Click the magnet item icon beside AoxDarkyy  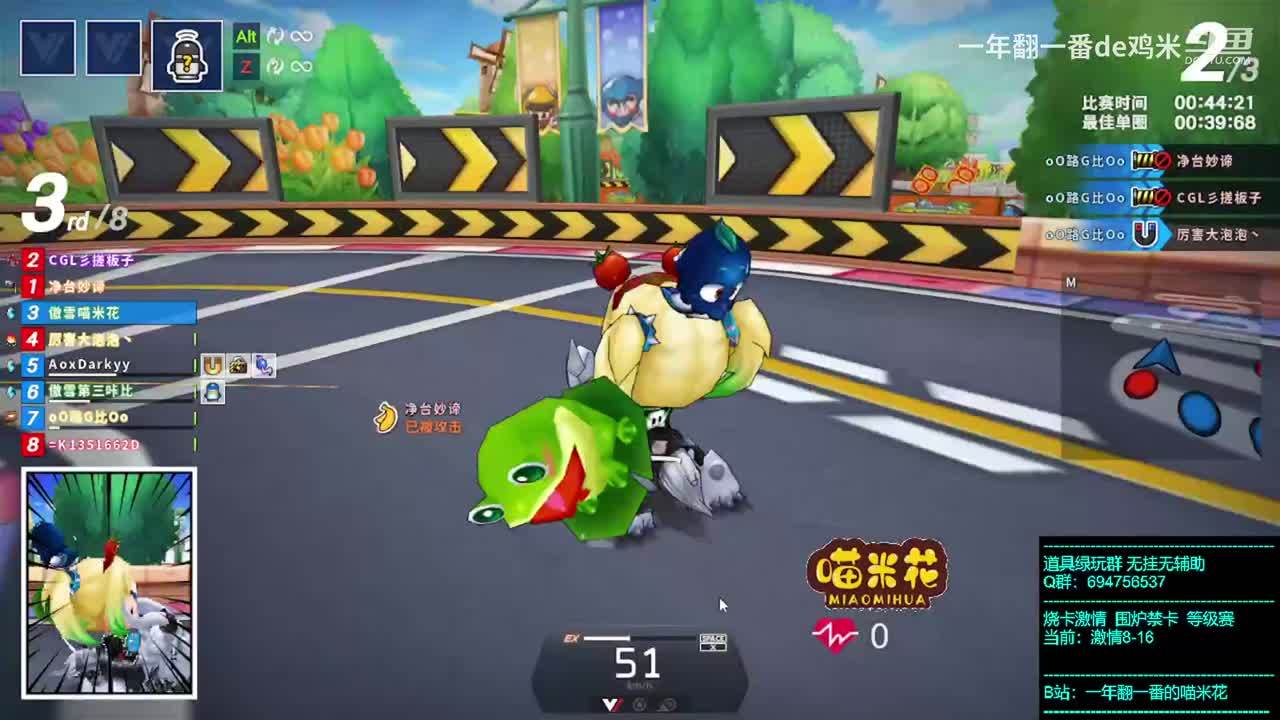[212, 366]
